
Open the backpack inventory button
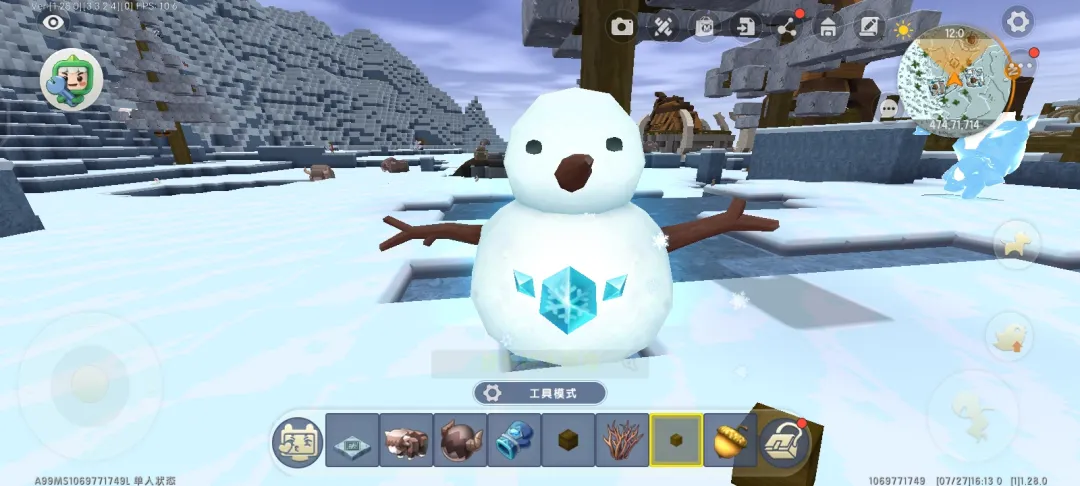[786, 441]
